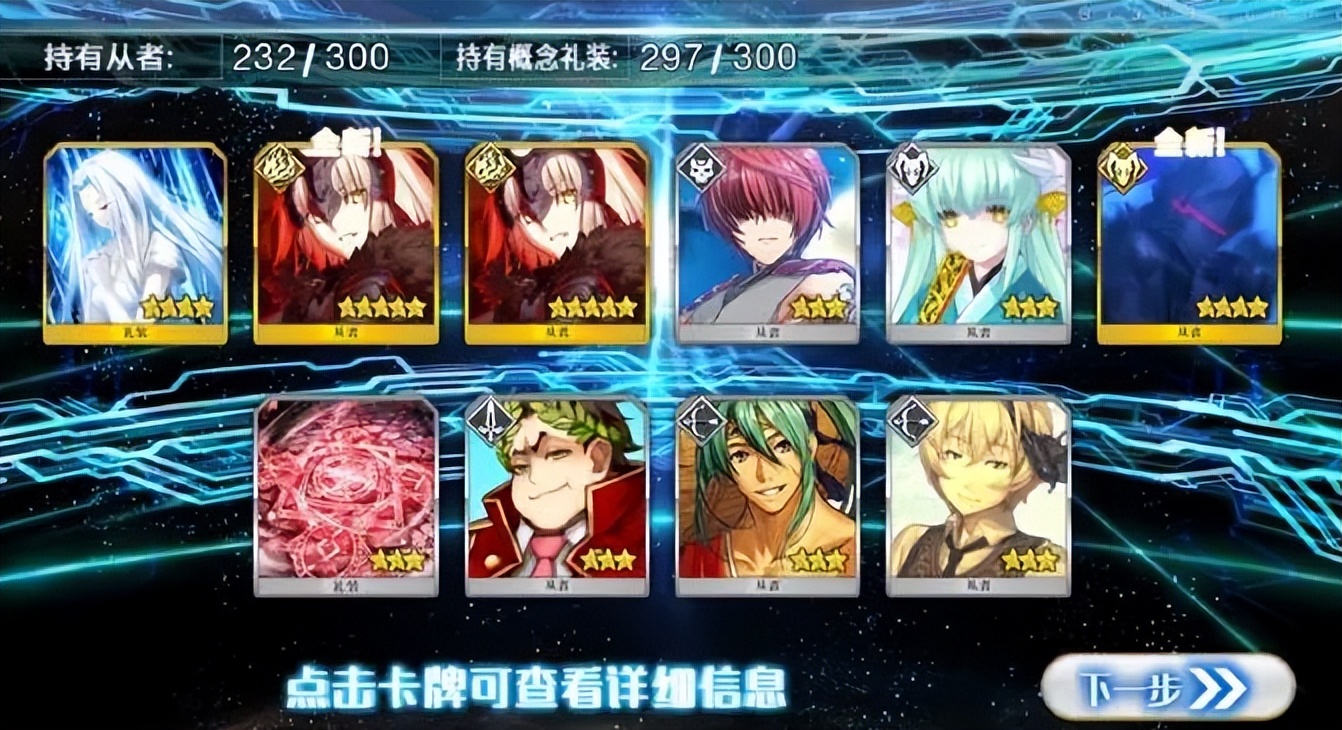Inspect the red-haired assassin servant card

(x=767, y=243)
